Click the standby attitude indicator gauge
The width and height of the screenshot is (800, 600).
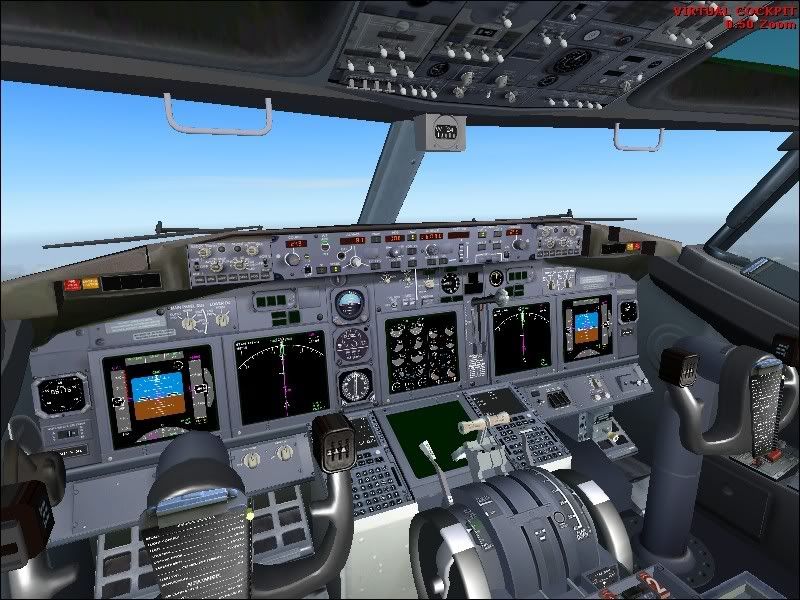(x=349, y=304)
